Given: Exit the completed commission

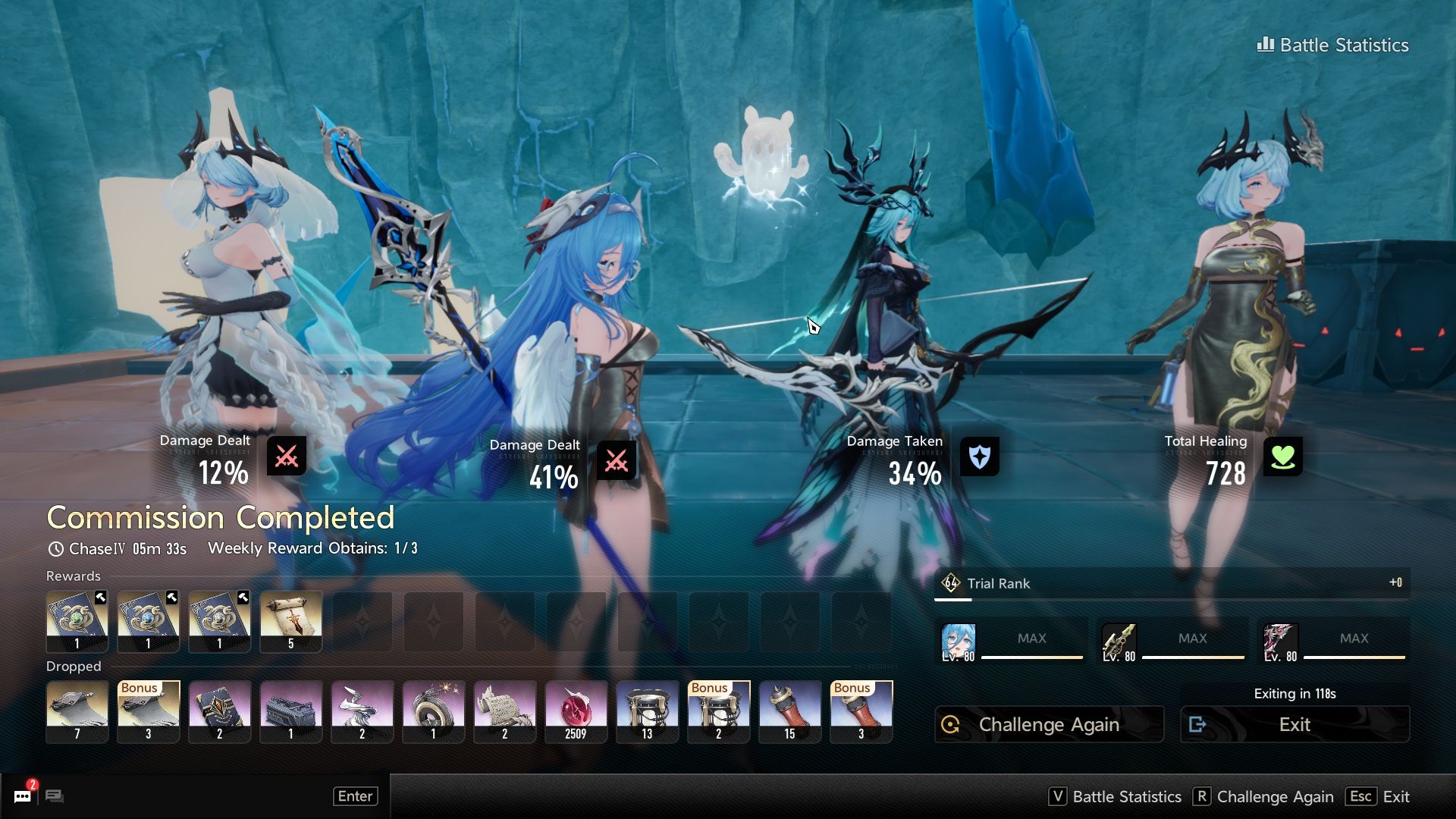Looking at the screenshot, I should (x=1294, y=724).
